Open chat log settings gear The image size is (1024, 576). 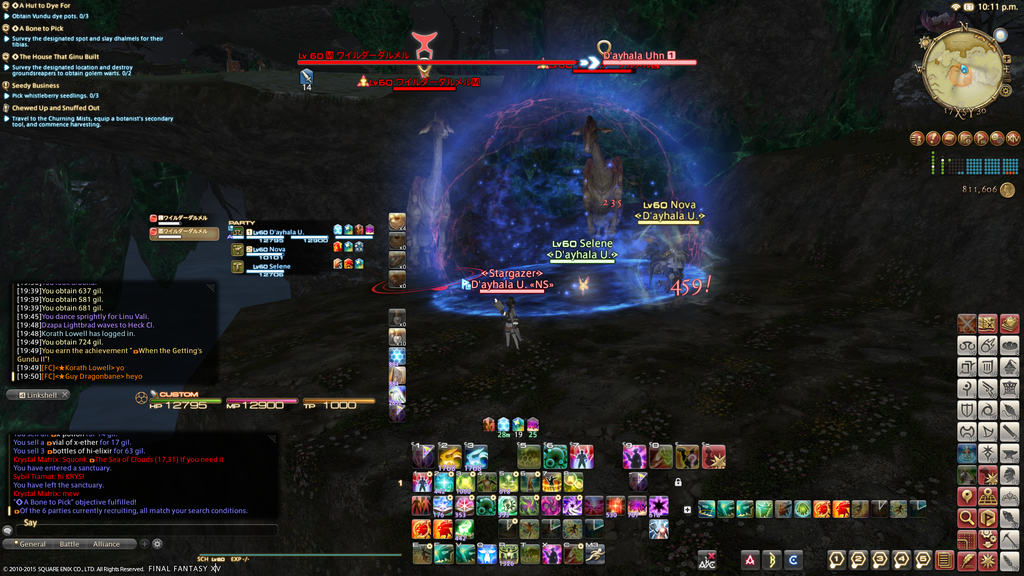click(x=157, y=544)
